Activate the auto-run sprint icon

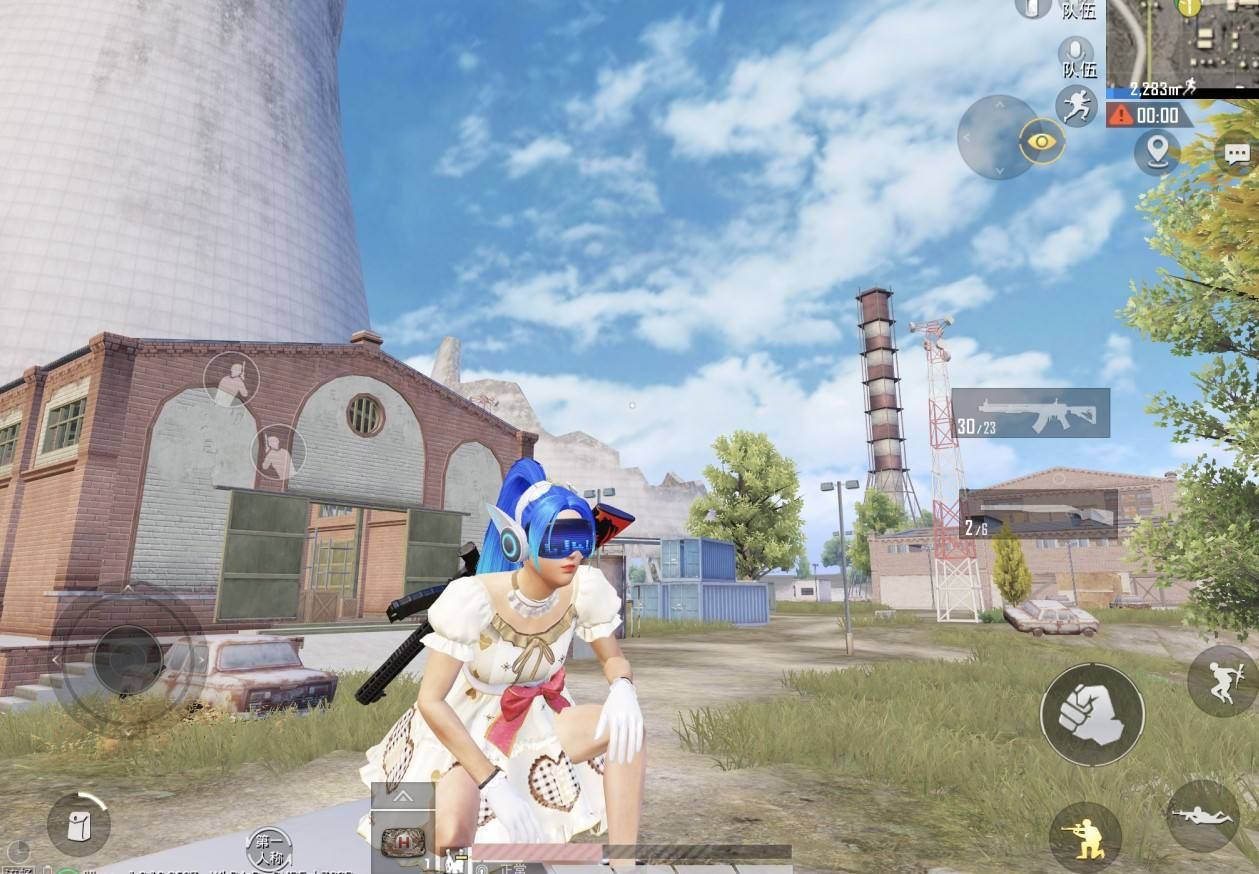tap(1076, 106)
